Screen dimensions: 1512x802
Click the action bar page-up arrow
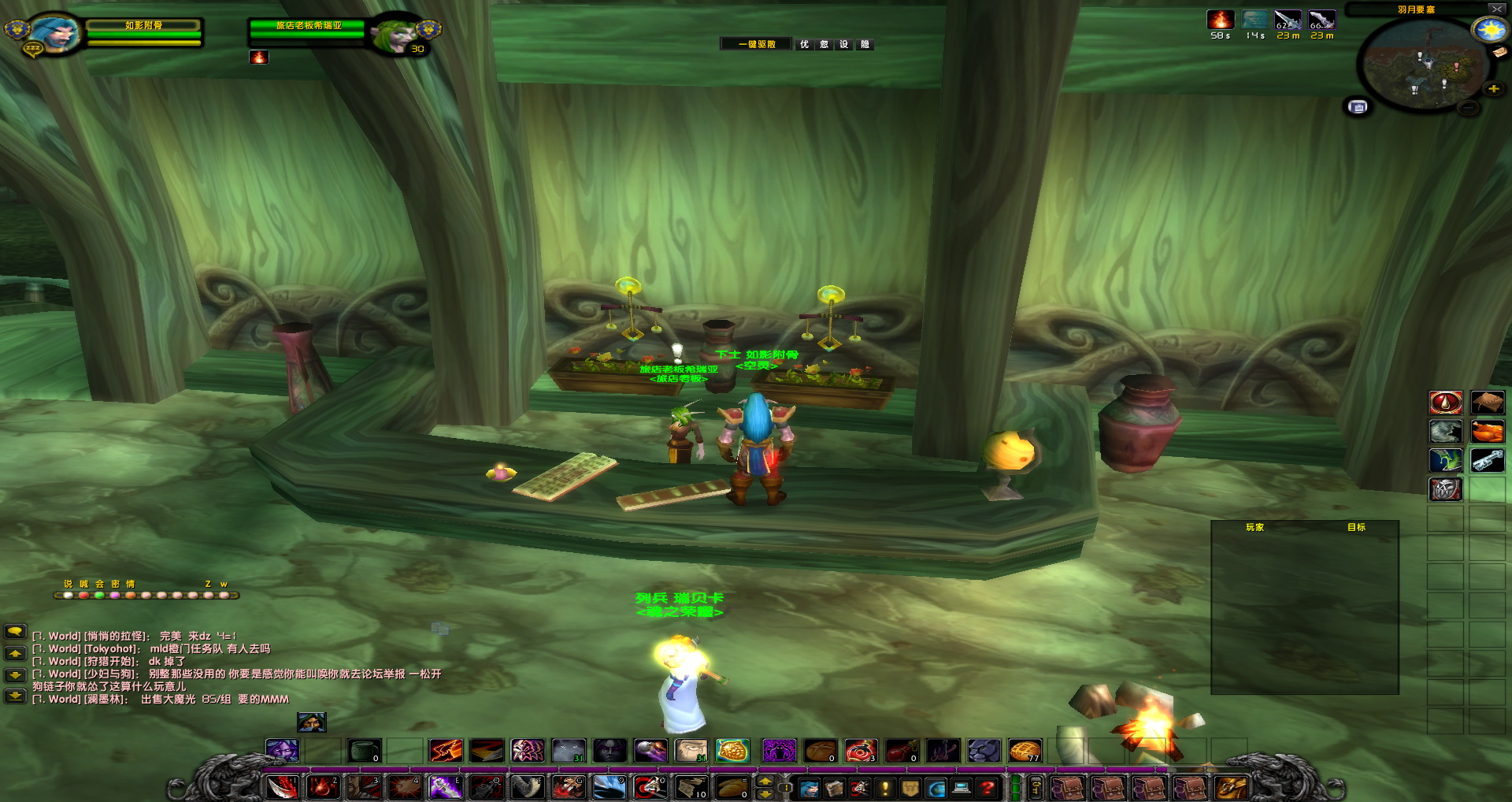pos(765,781)
